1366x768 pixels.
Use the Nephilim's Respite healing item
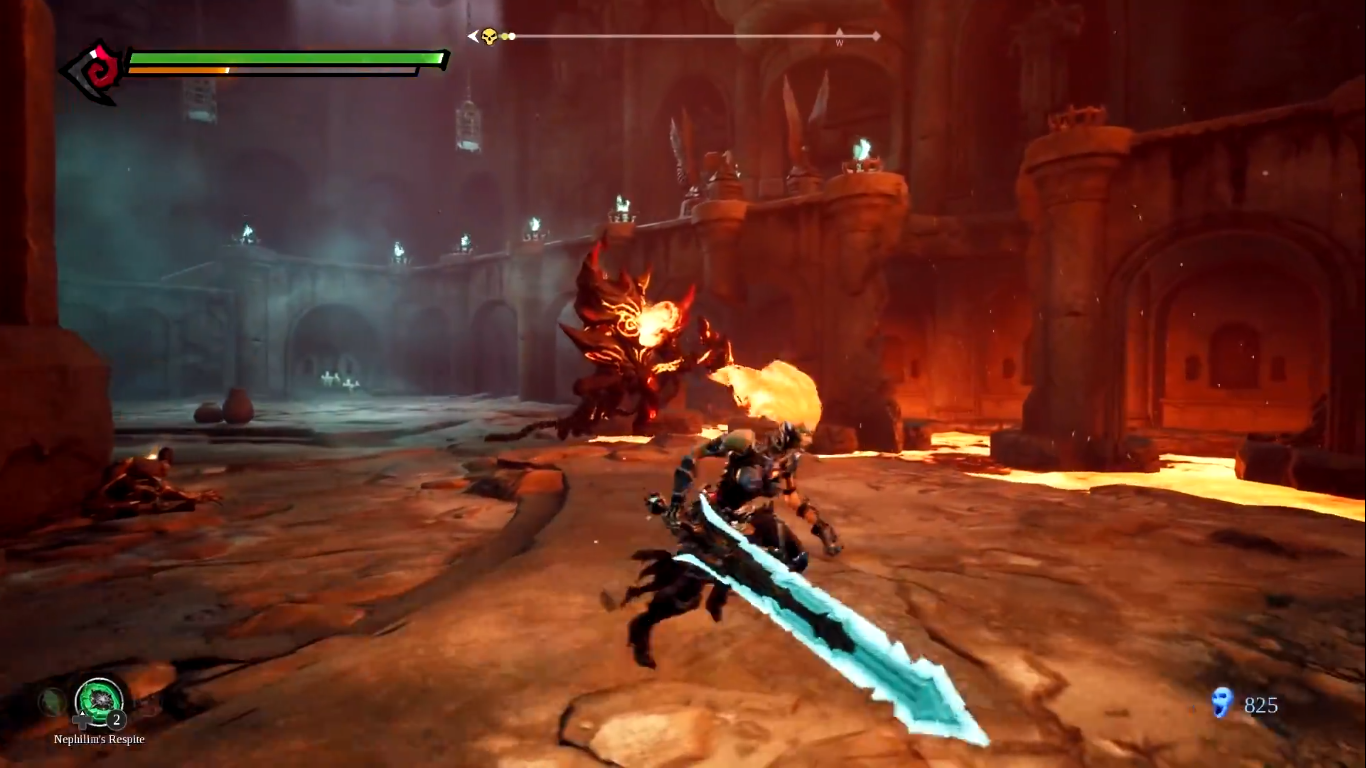pyautogui.click(x=99, y=699)
